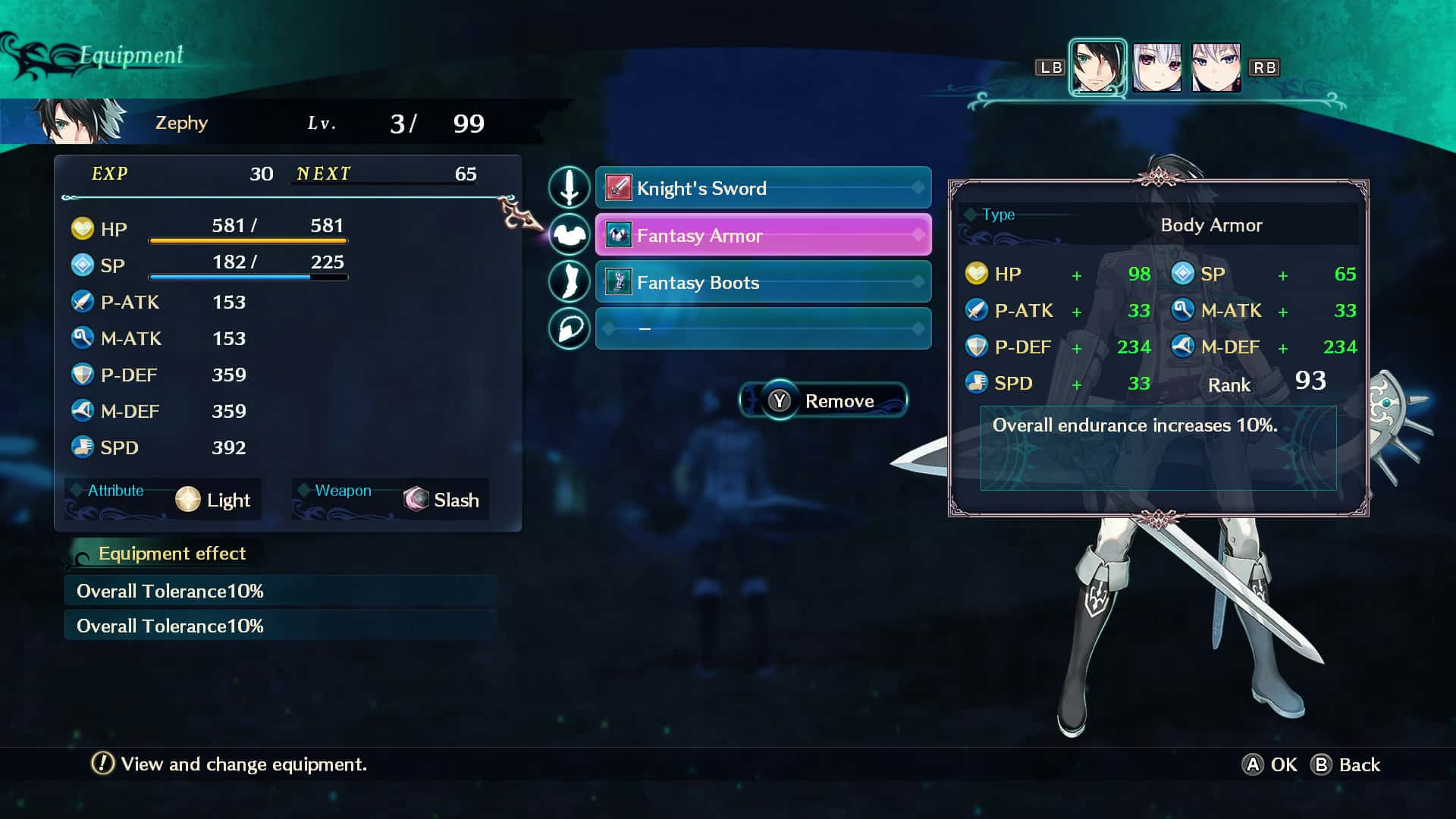Image resolution: width=1456 pixels, height=819 pixels.
Task: Select the weapon slot sword icon
Action: pyautogui.click(x=570, y=188)
